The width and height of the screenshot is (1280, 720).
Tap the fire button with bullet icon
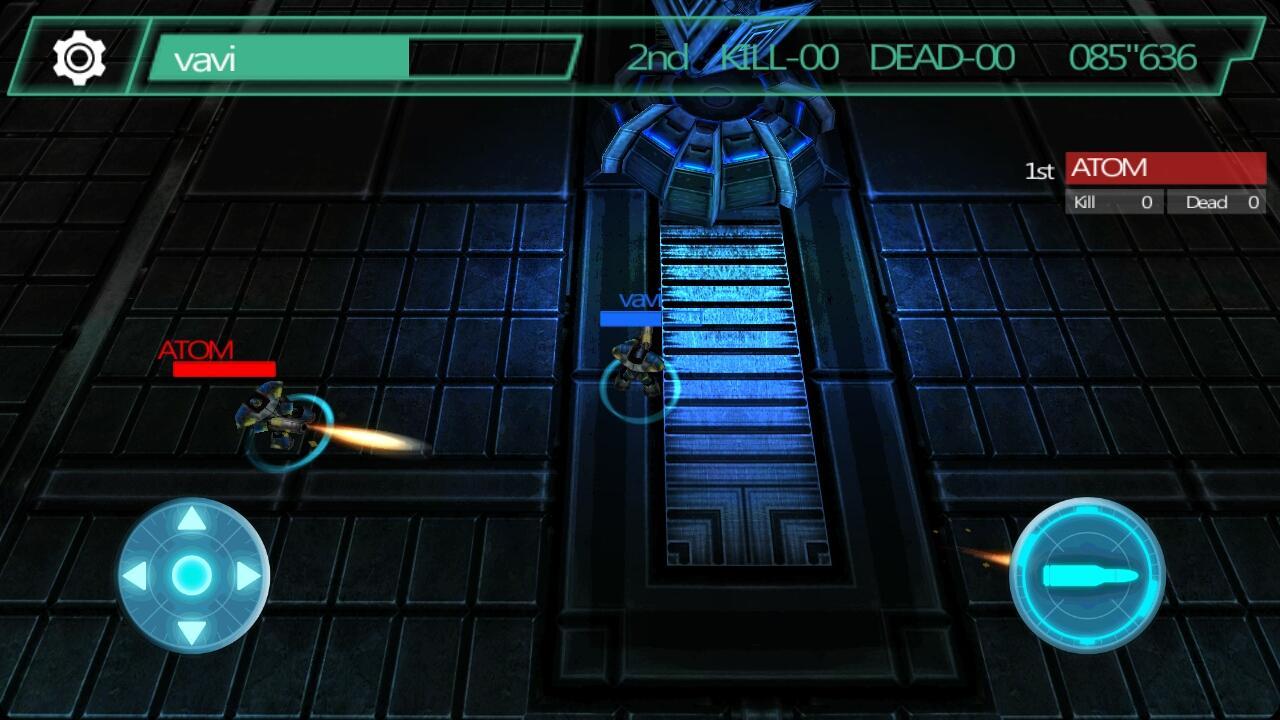1090,570
